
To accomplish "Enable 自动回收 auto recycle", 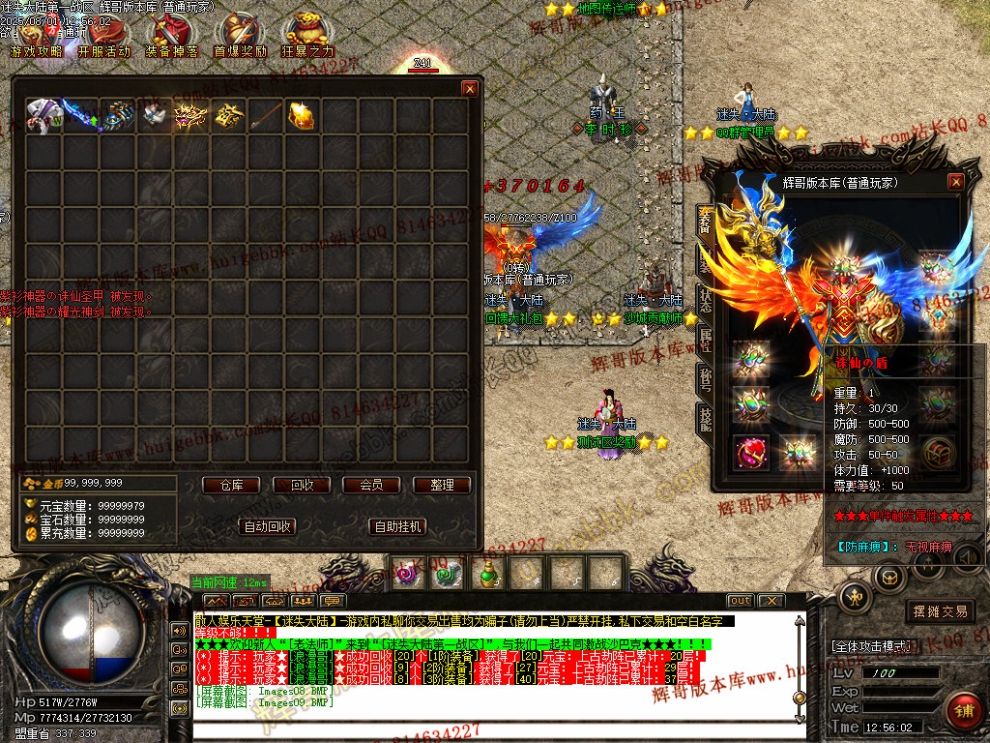I will (x=268, y=526).
